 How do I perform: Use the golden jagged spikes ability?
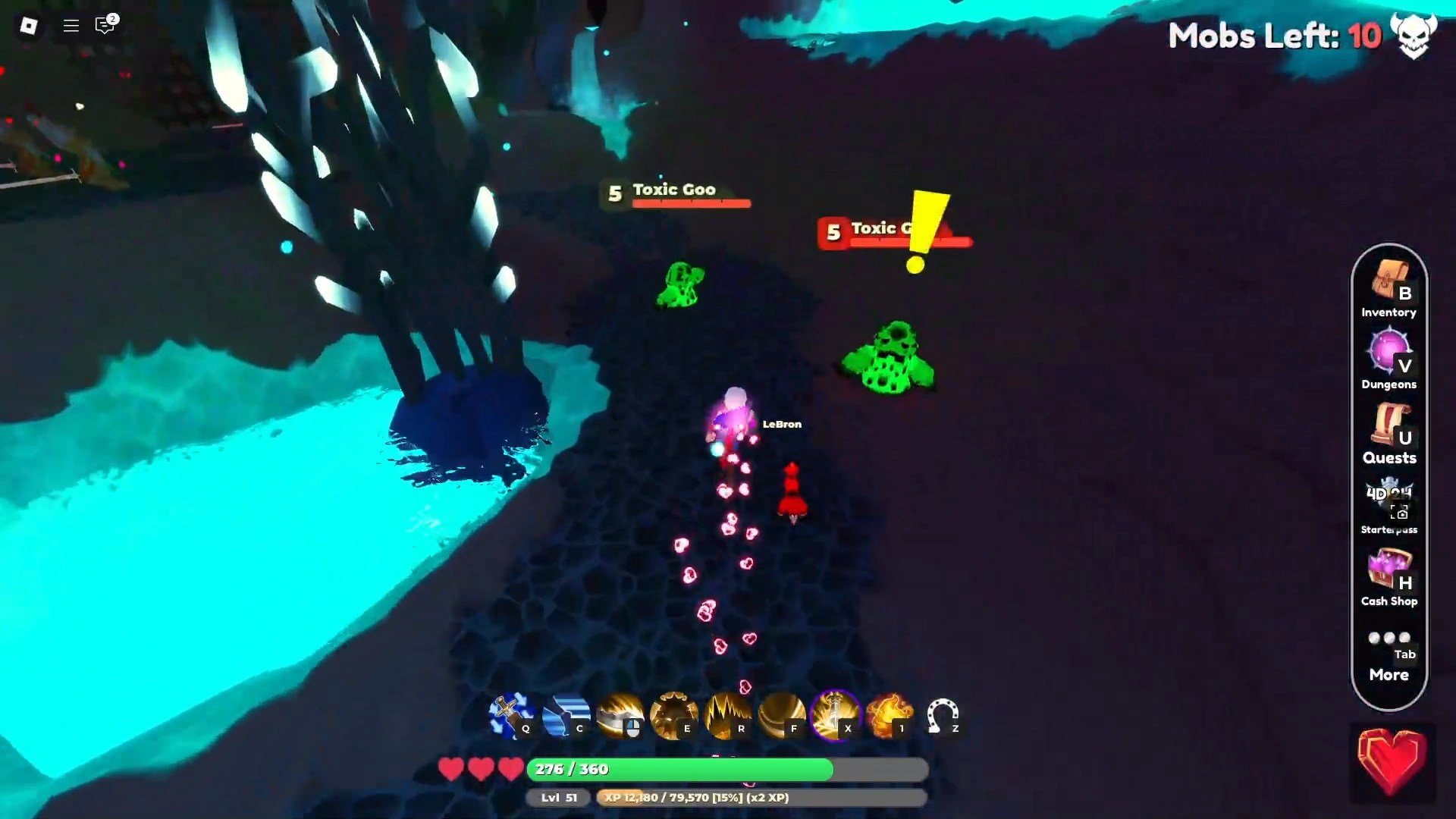727,716
